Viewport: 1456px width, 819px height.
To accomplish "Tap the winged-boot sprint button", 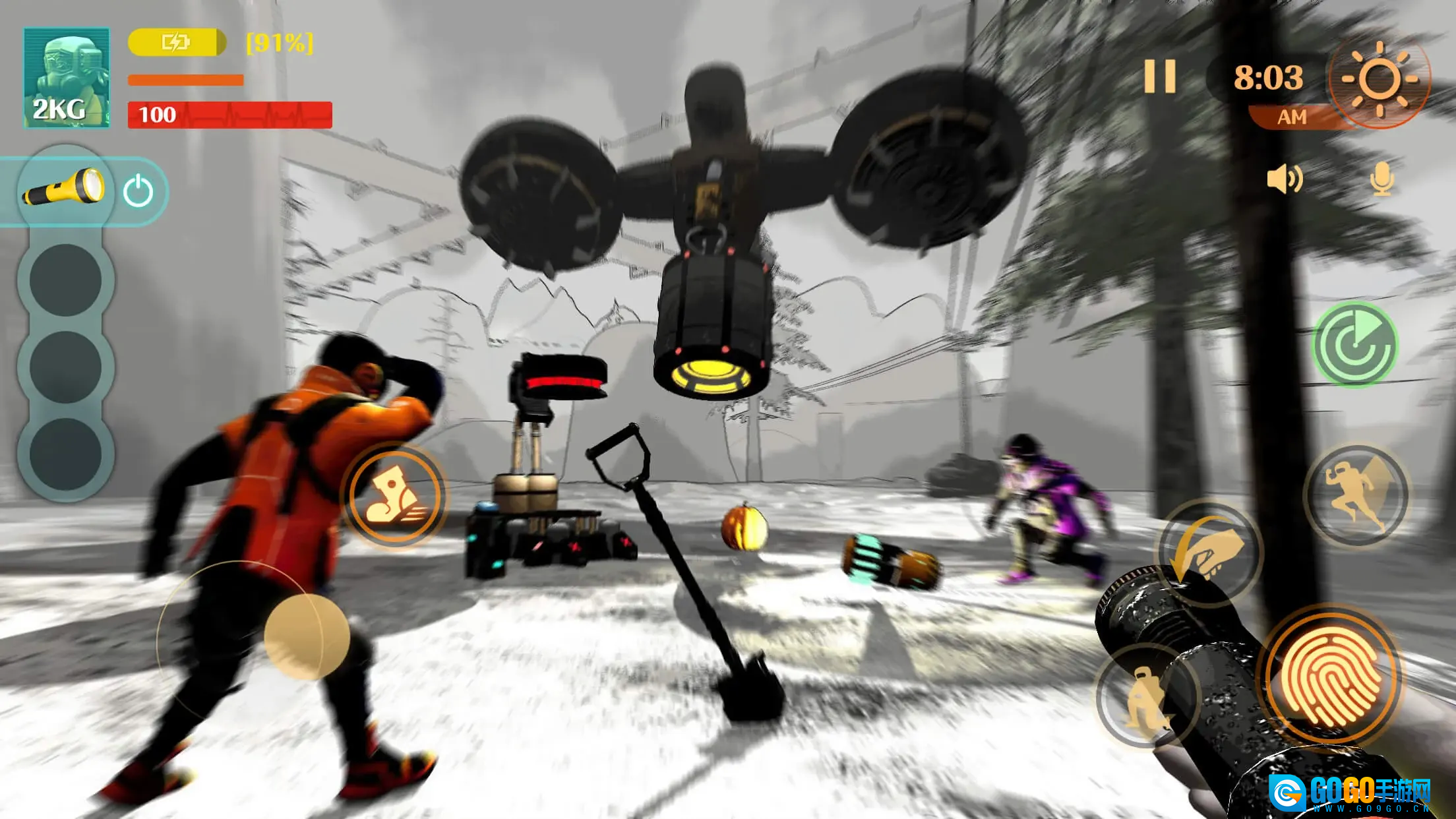I will (x=395, y=497).
